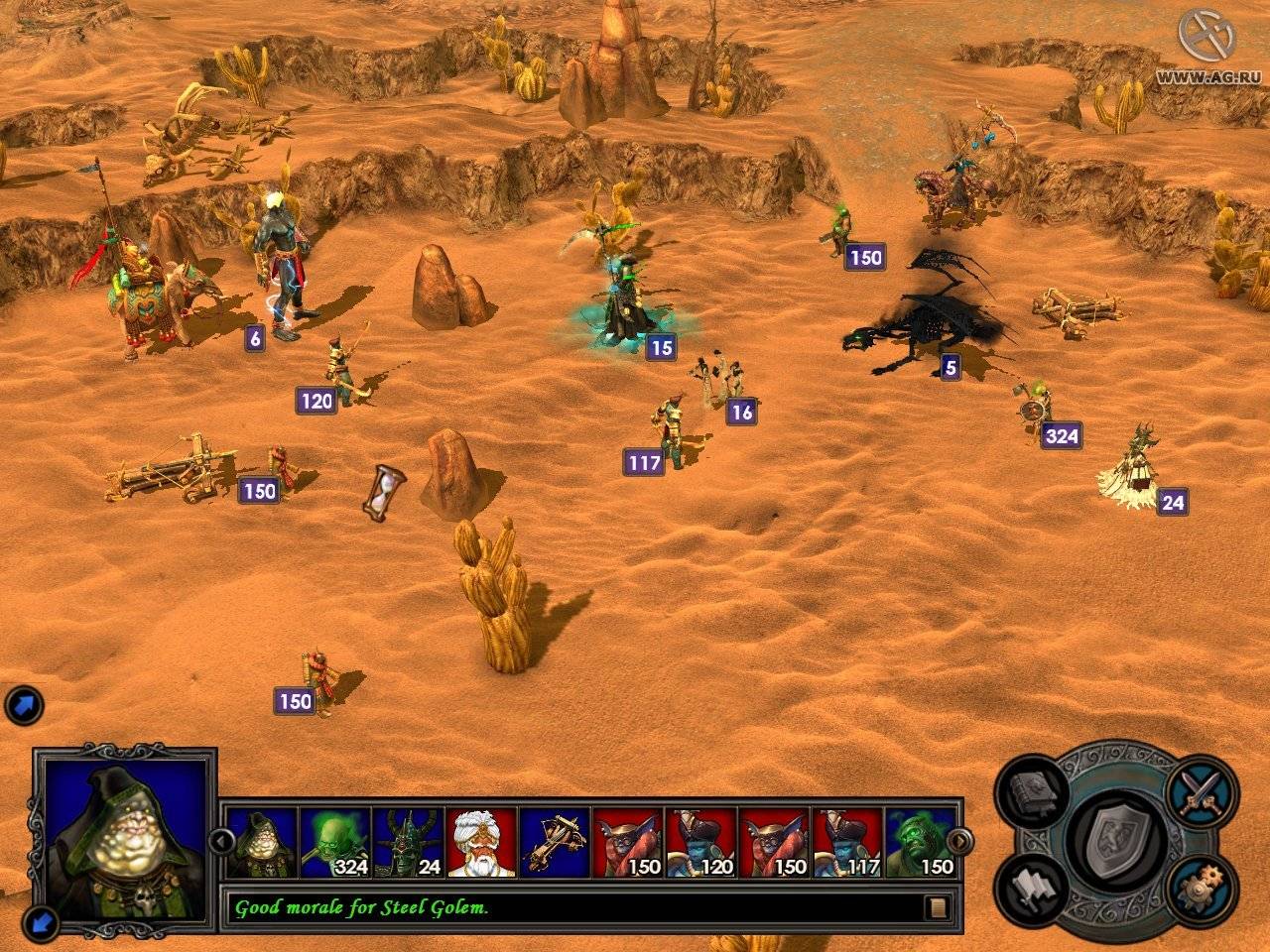This screenshot has height=952, width=1270.
Task: Click the blue arrow on the hero portrait corner
Action: click(x=42, y=924)
